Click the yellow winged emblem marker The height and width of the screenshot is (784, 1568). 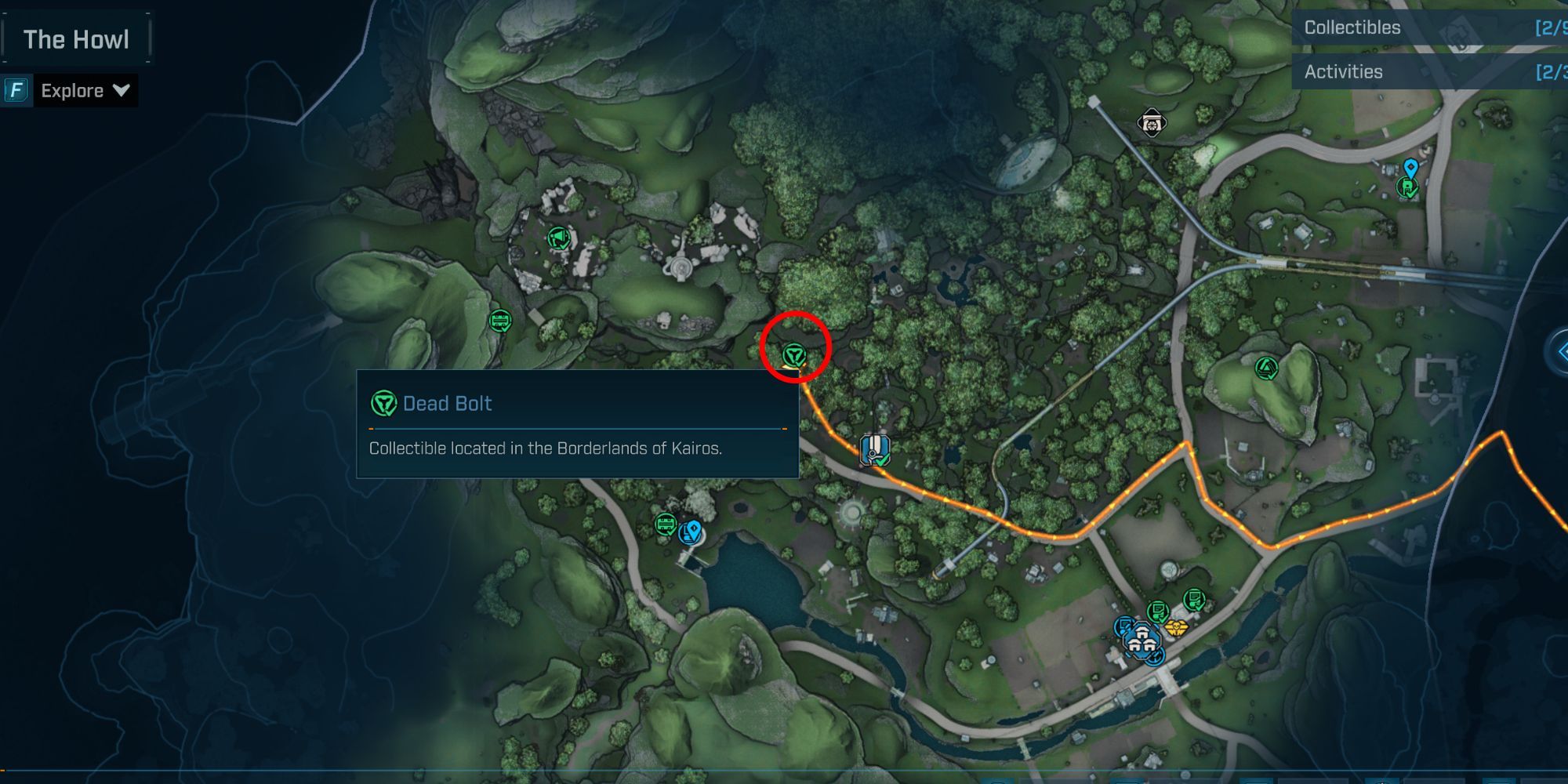pos(1175,627)
